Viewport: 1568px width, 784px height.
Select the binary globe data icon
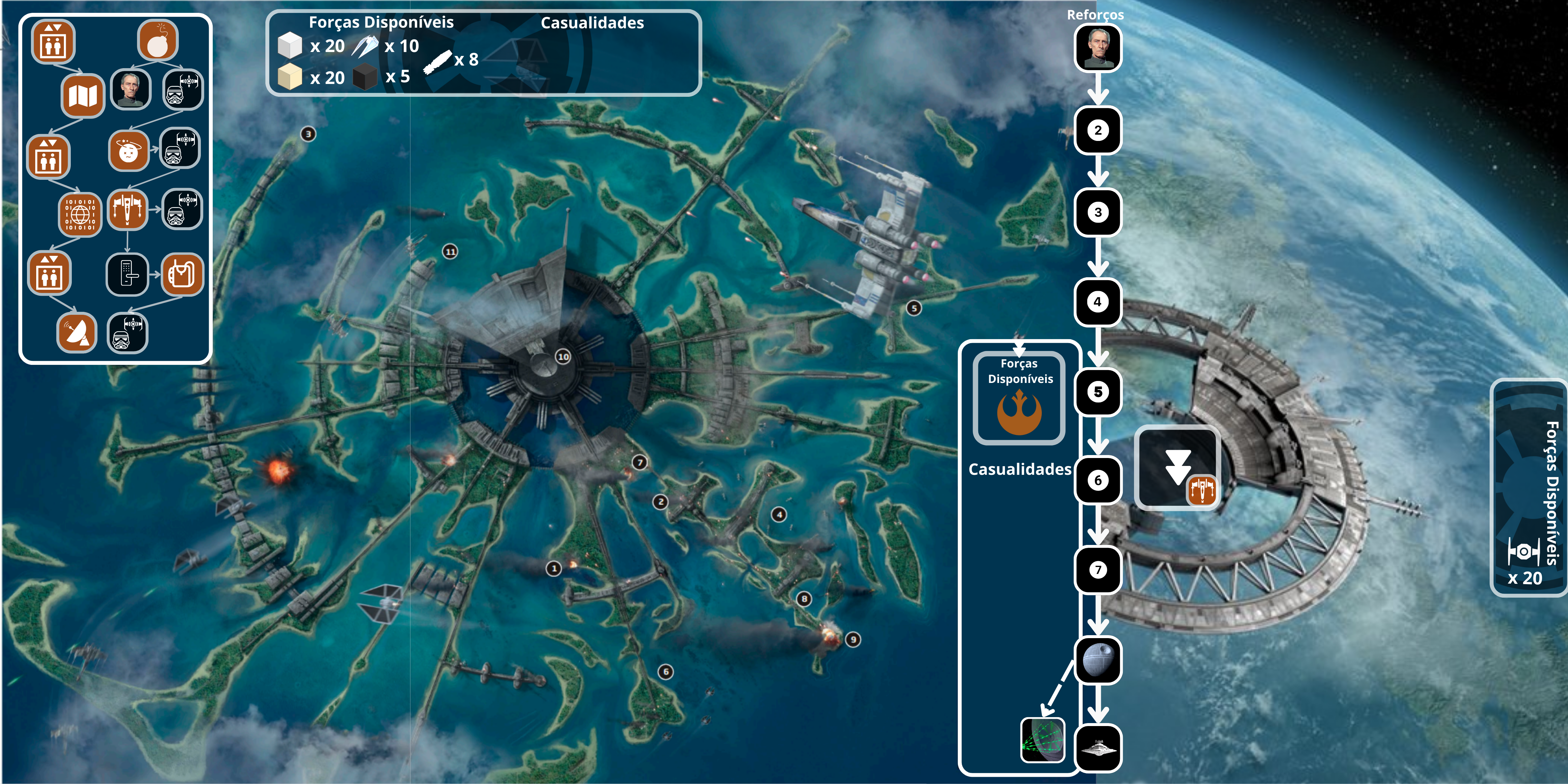80,214
